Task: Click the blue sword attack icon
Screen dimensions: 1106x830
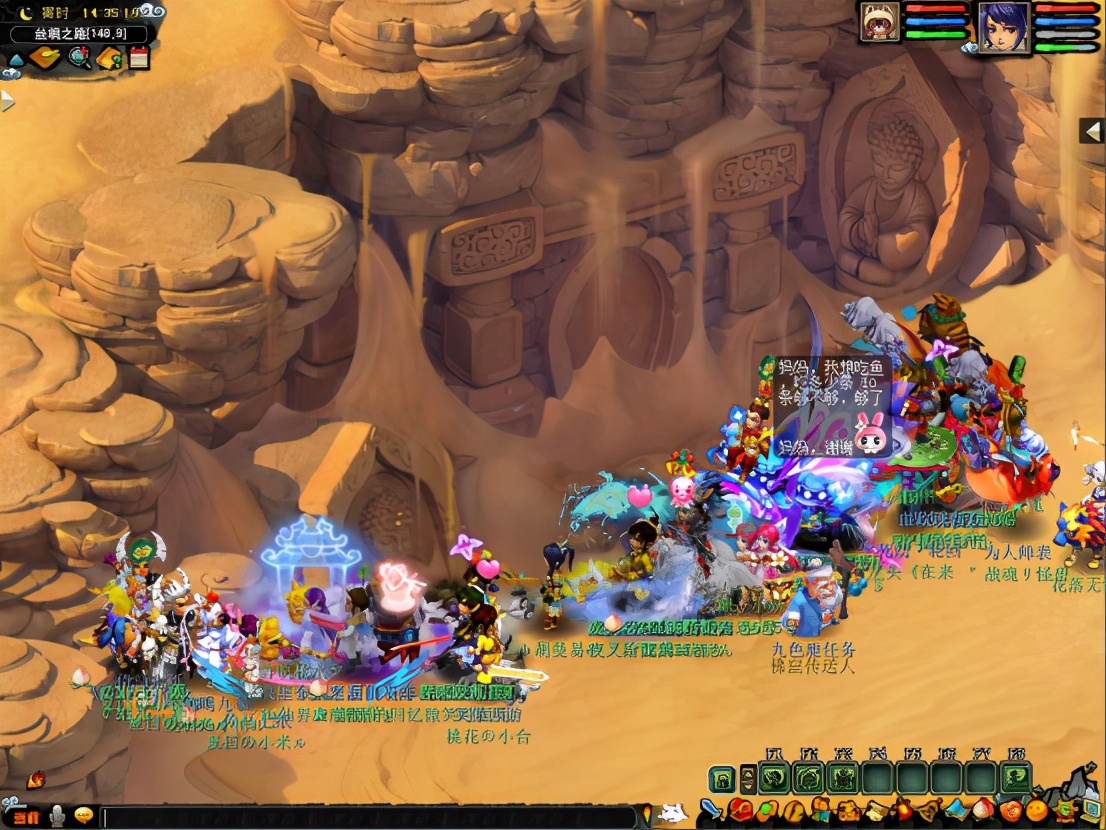Action: pyautogui.click(x=711, y=810)
